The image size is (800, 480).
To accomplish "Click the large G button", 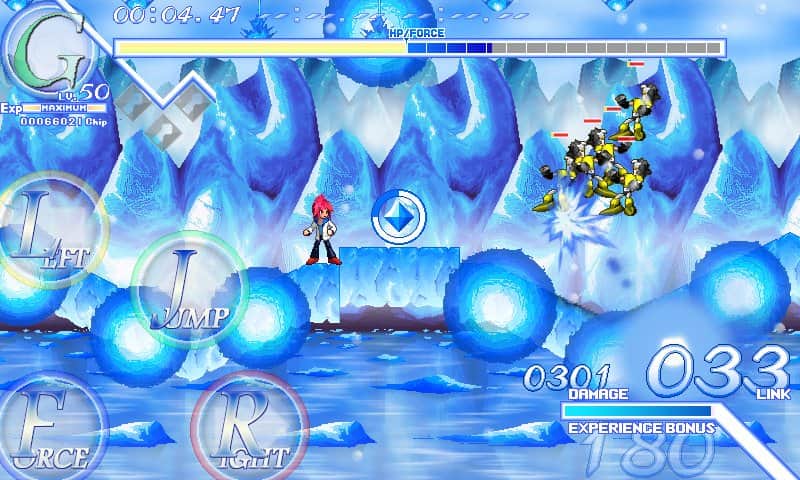I will pos(50,50).
